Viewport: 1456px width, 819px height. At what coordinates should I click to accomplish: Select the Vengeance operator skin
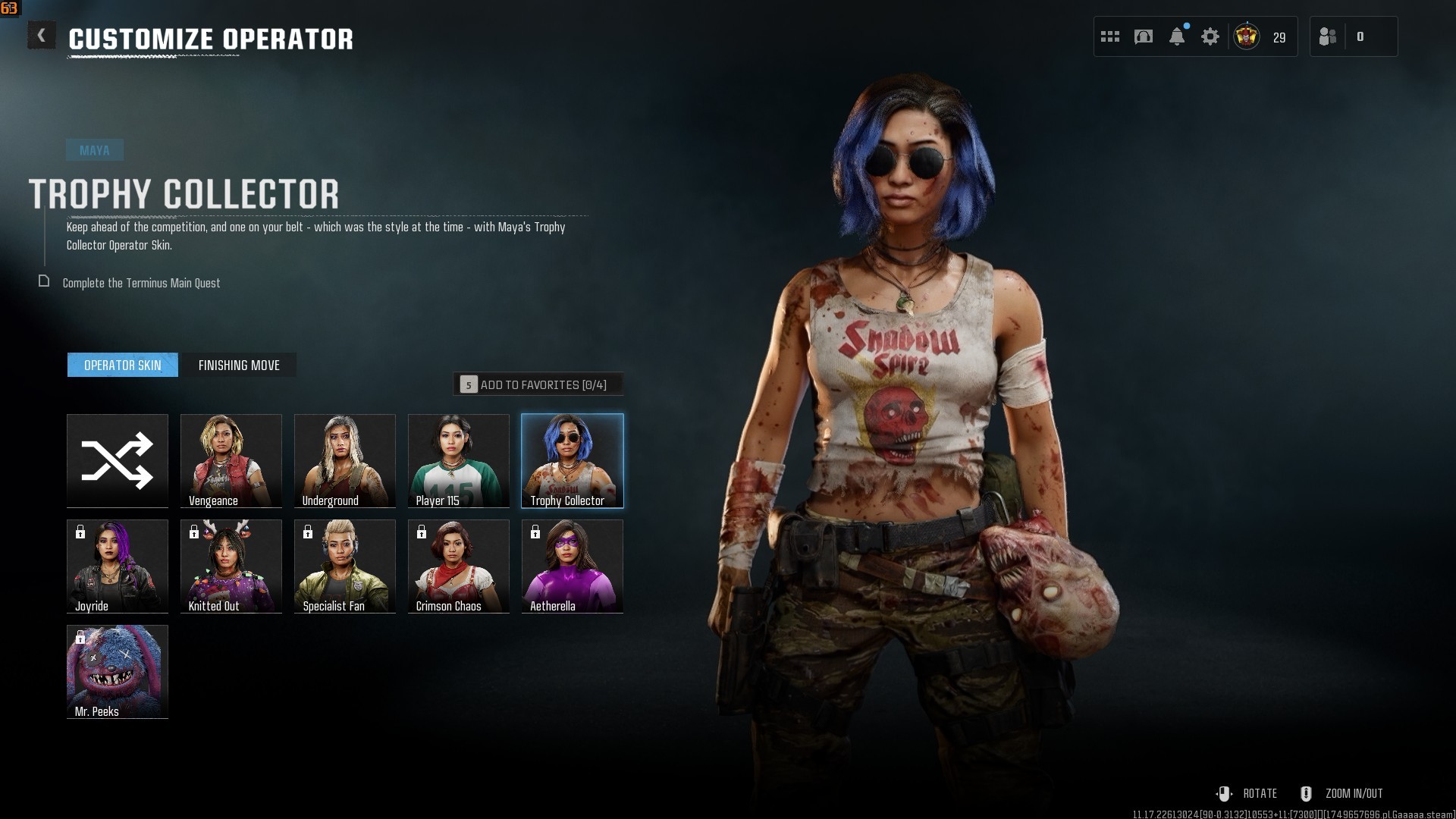231,460
